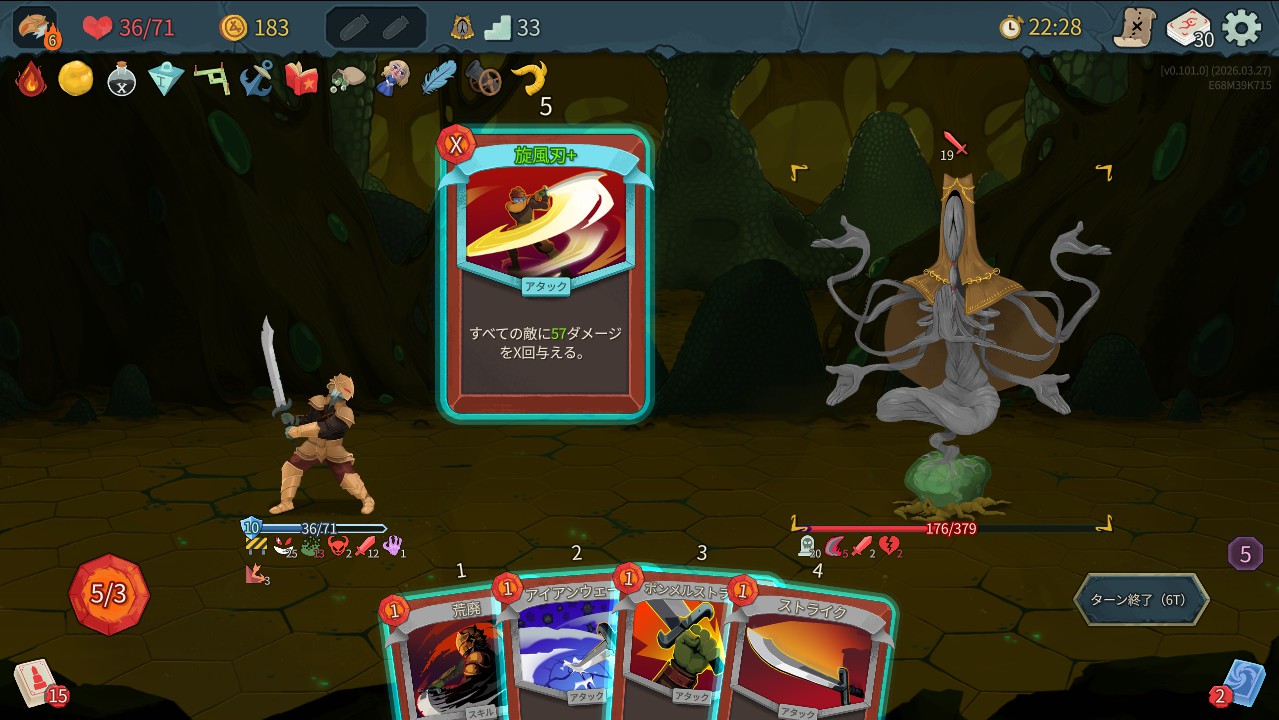
Task: Inspect the red flame relic
Action: pyautogui.click(x=31, y=79)
